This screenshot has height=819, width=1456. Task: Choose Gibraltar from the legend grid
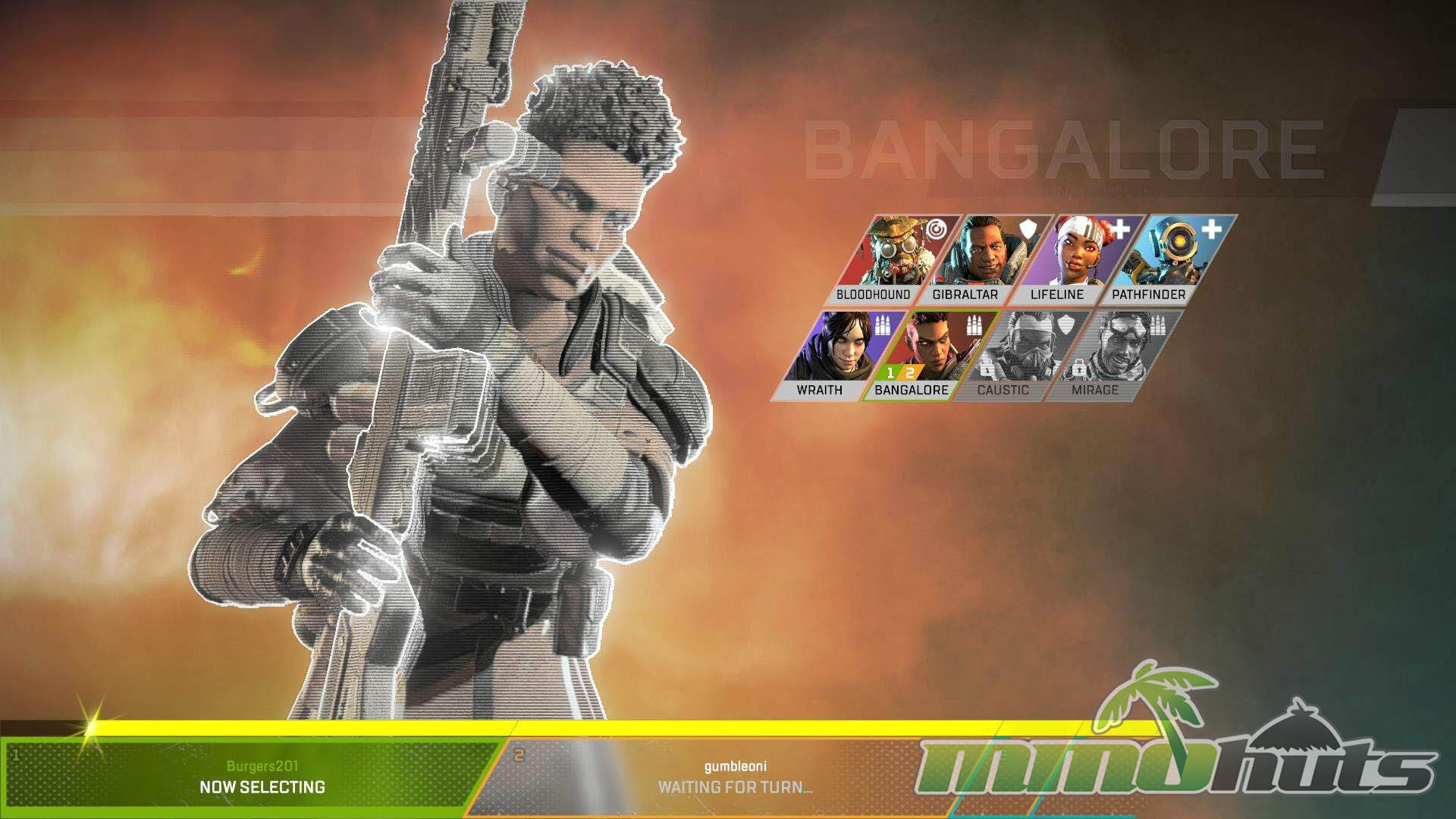tap(976, 260)
